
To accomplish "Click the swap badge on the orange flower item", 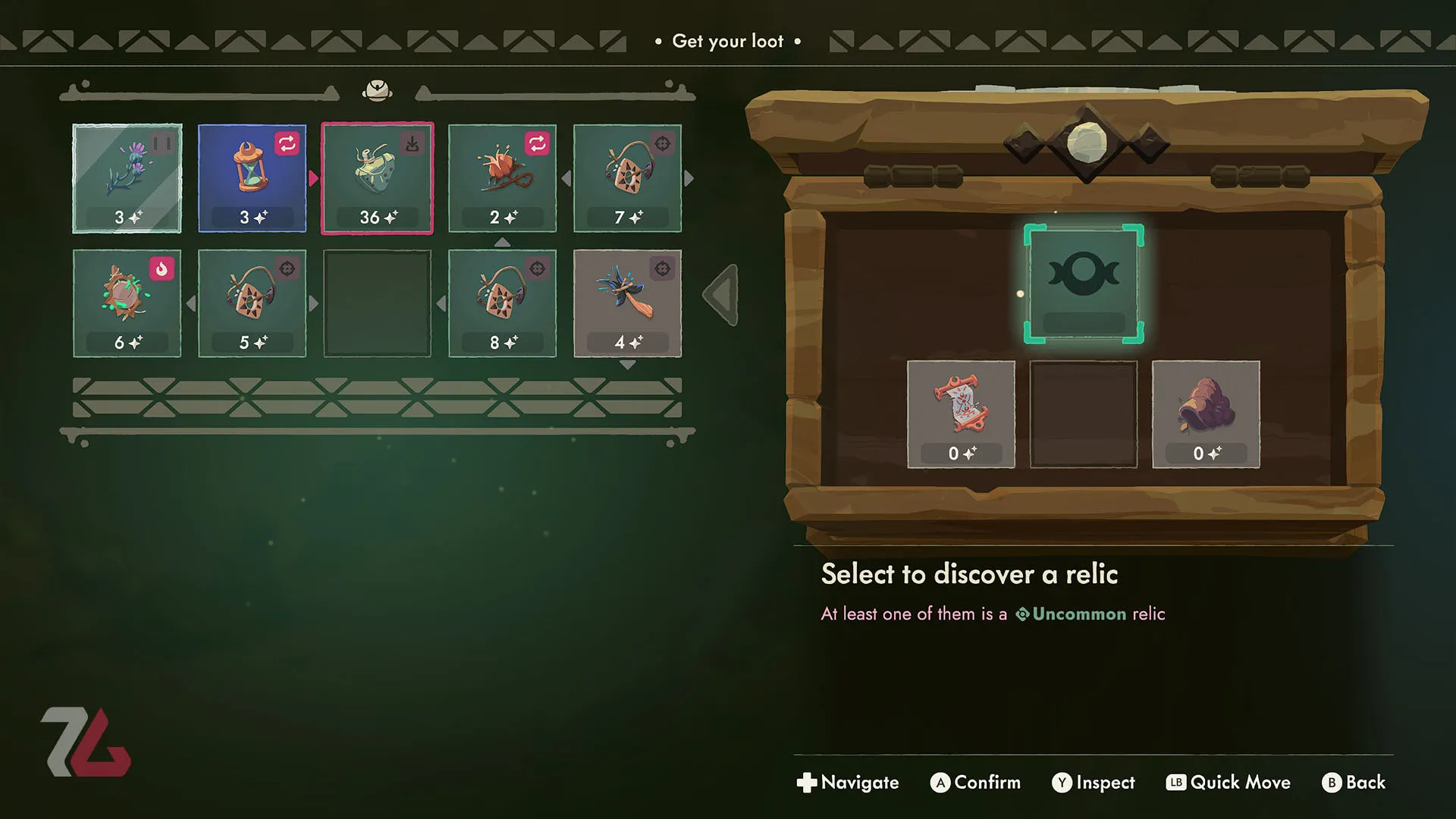I will point(536,144).
